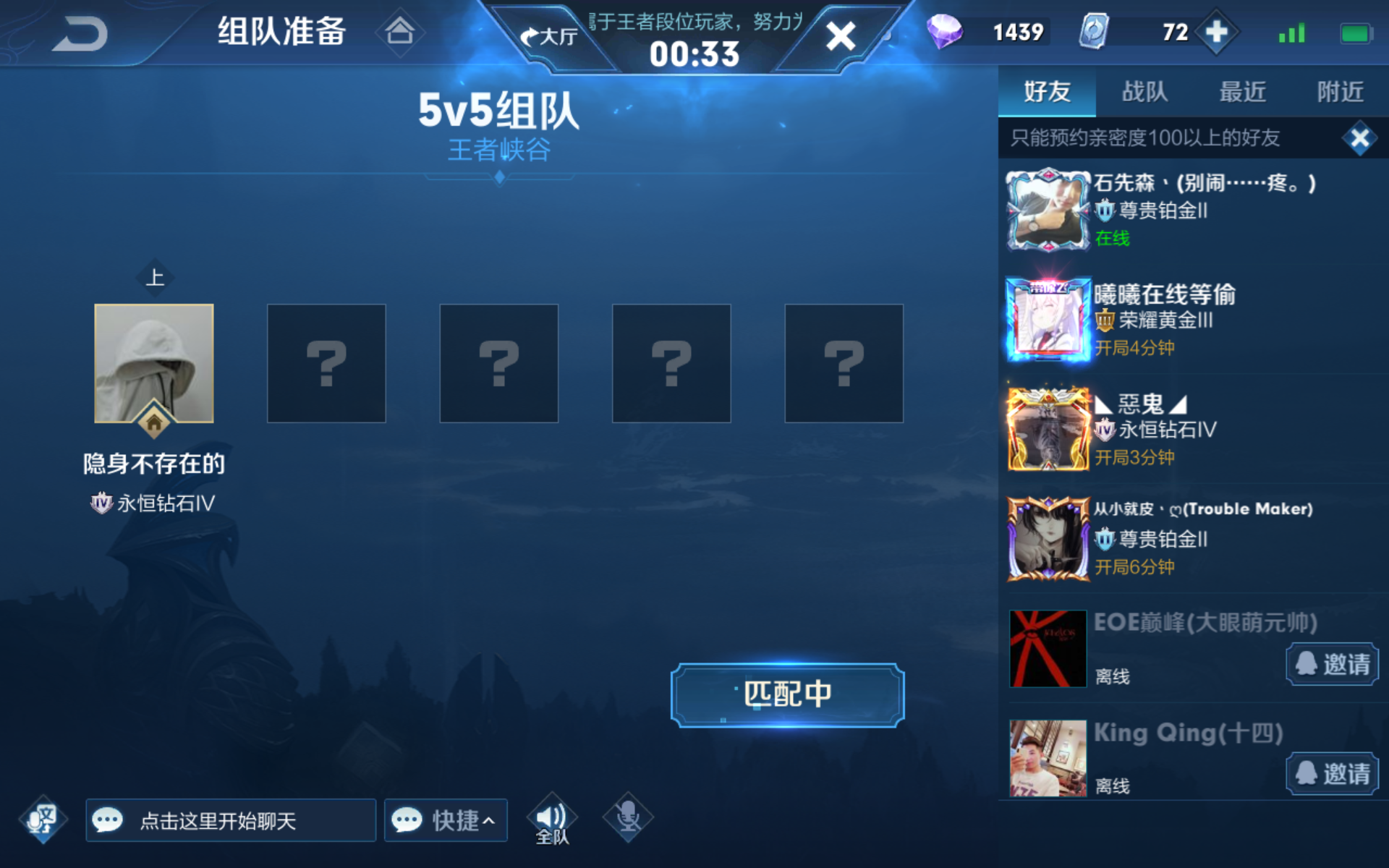Viewport: 1389px width, 868px height.
Task: Open the 附近 nearby players tab
Action: click(x=1339, y=92)
